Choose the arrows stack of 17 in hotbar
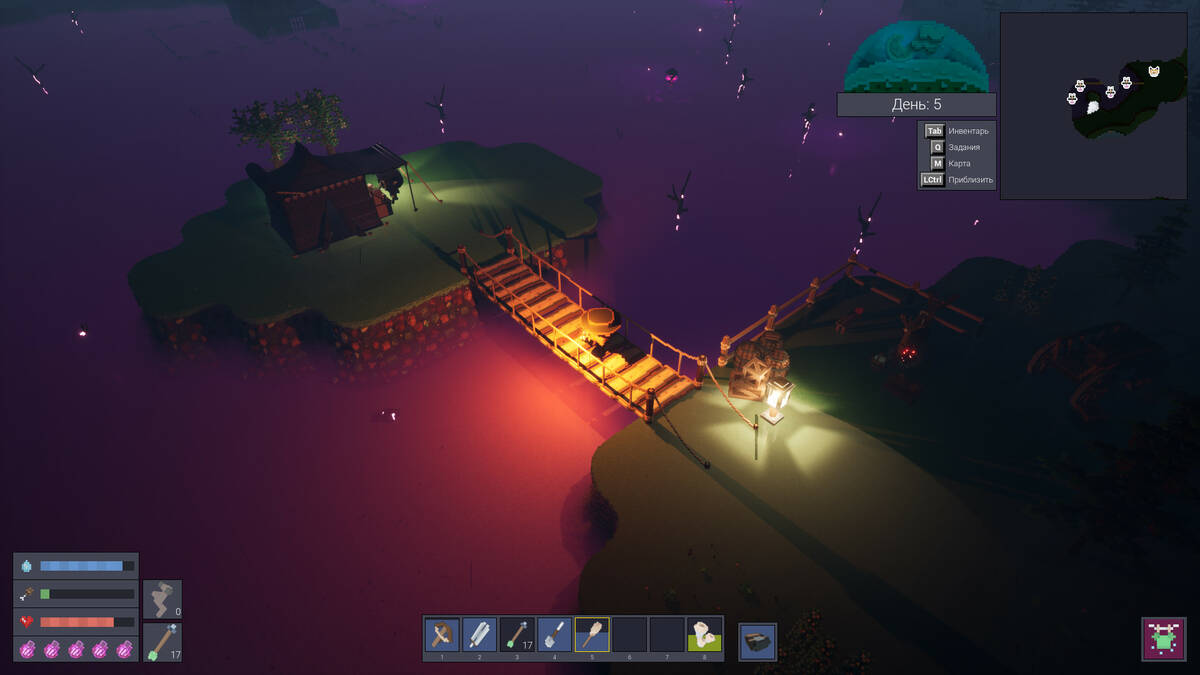This screenshot has width=1200, height=675. pos(517,634)
